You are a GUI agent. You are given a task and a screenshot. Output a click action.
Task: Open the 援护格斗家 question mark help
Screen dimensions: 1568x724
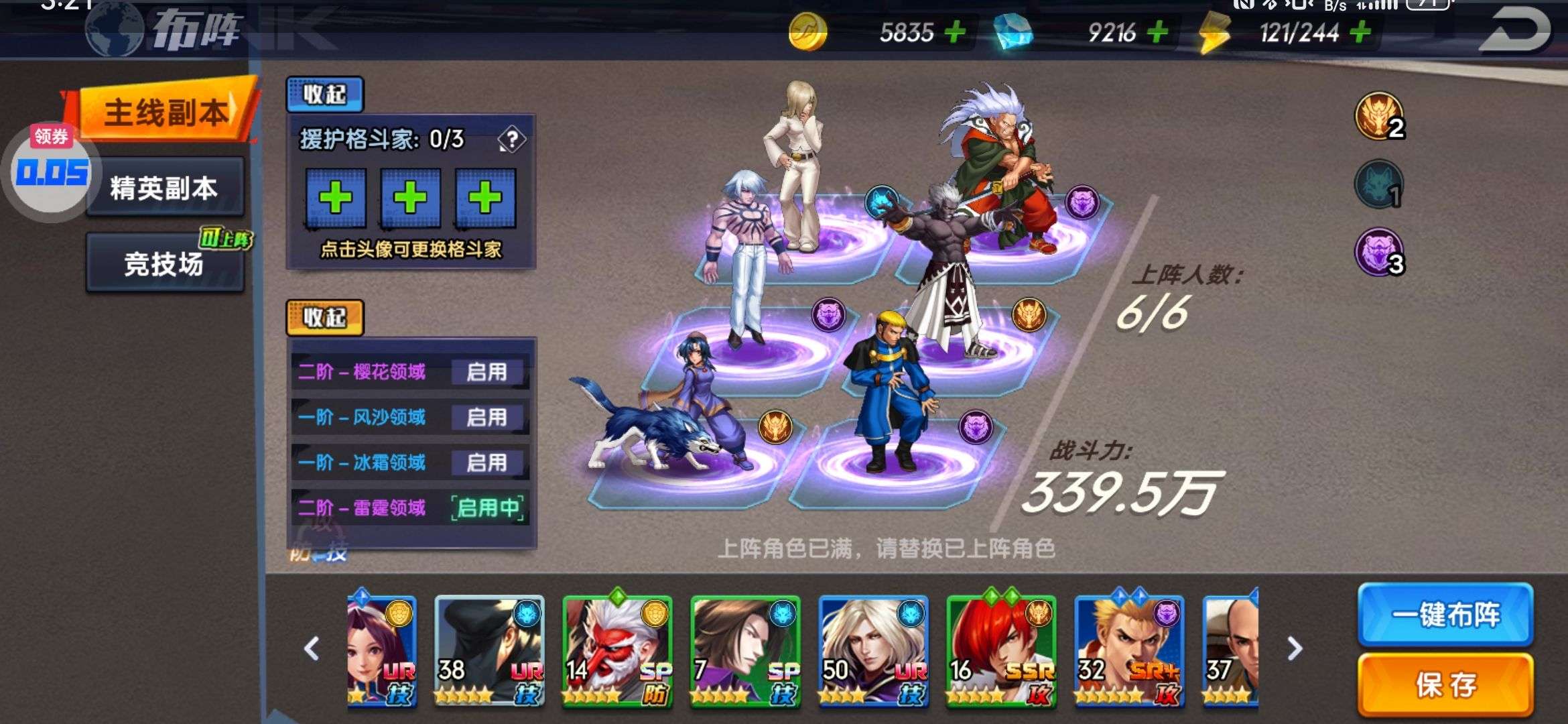click(512, 139)
